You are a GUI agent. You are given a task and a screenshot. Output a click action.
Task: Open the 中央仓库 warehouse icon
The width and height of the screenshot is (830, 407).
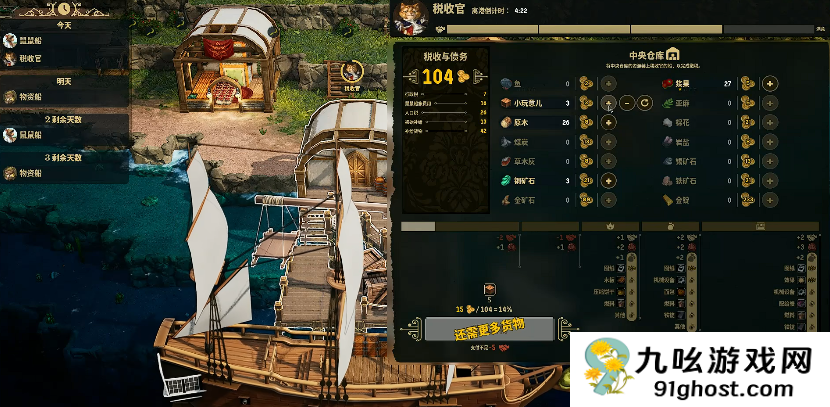coord(673,54)
